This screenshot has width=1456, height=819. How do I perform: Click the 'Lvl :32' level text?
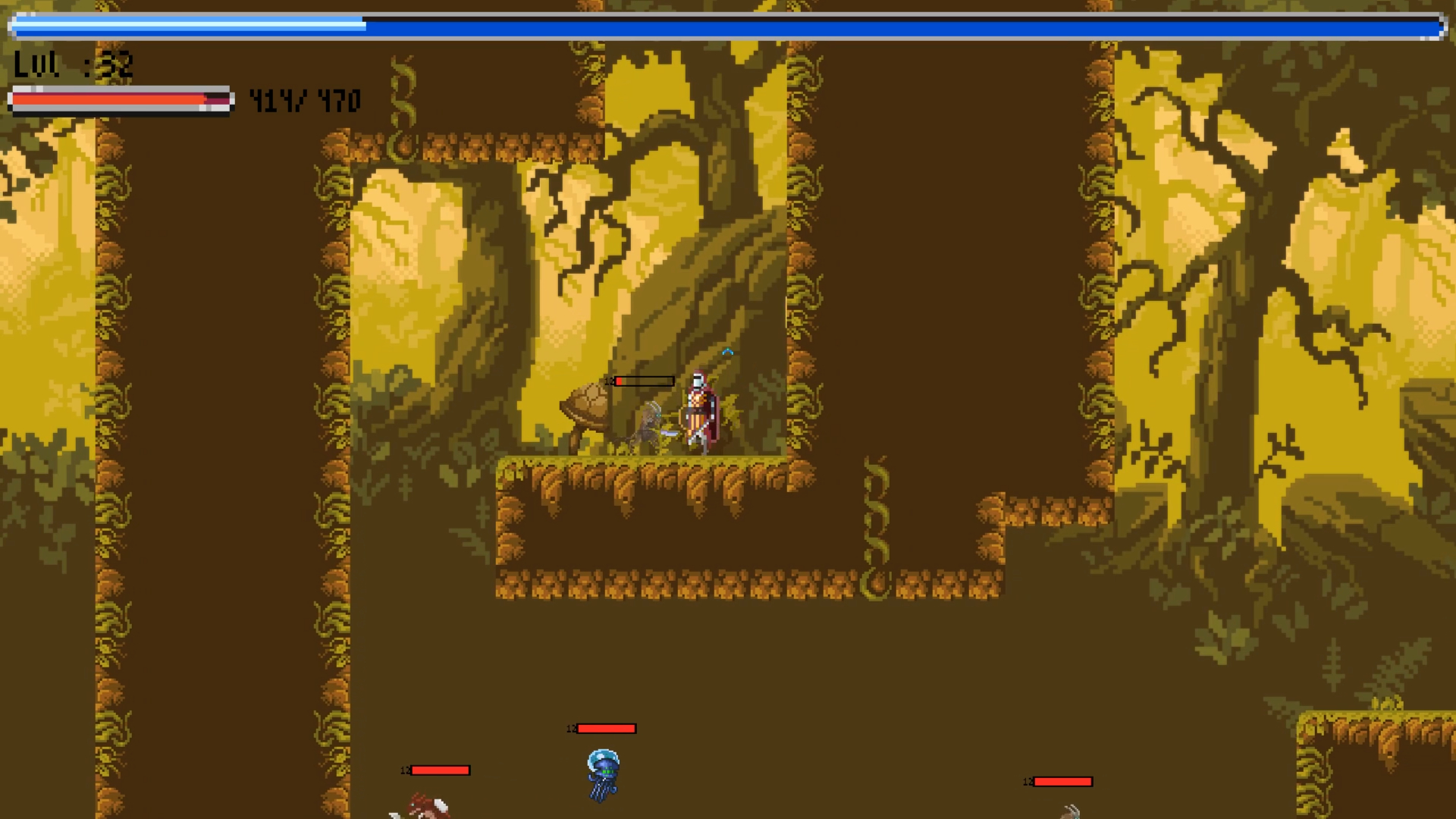coord(72,66)
